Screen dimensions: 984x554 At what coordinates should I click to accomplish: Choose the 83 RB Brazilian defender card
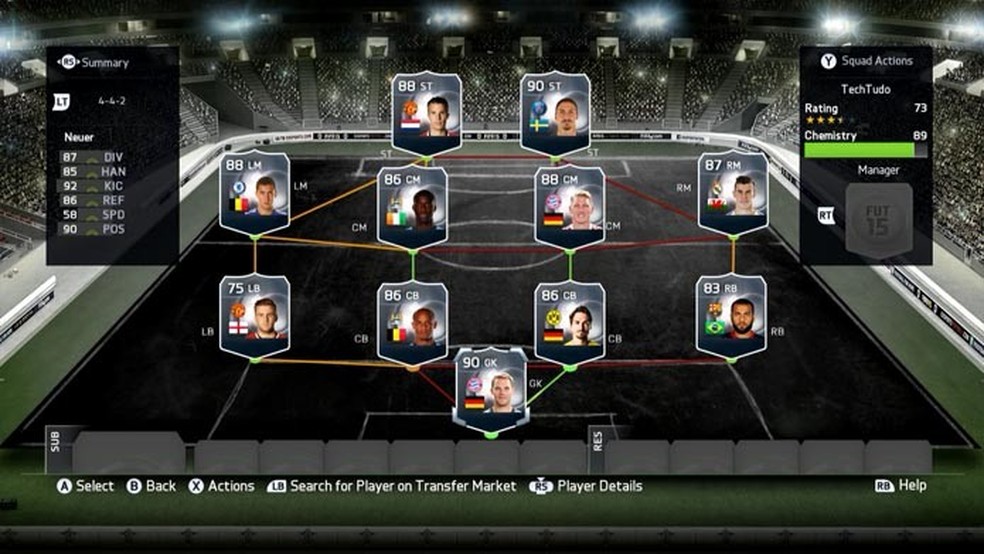click(x=732, y=315)
